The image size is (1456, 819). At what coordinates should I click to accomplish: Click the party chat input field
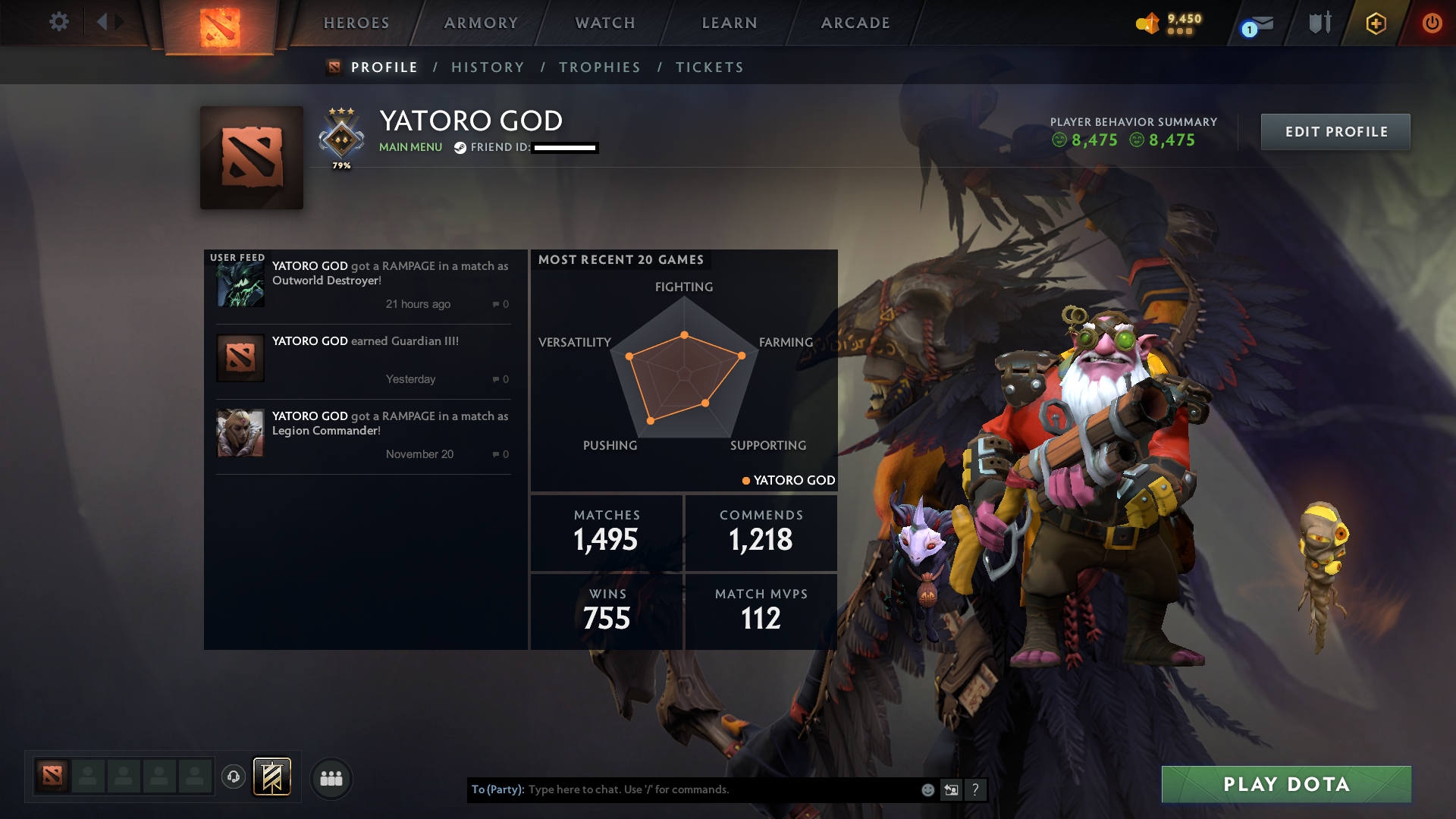[720, 789]
